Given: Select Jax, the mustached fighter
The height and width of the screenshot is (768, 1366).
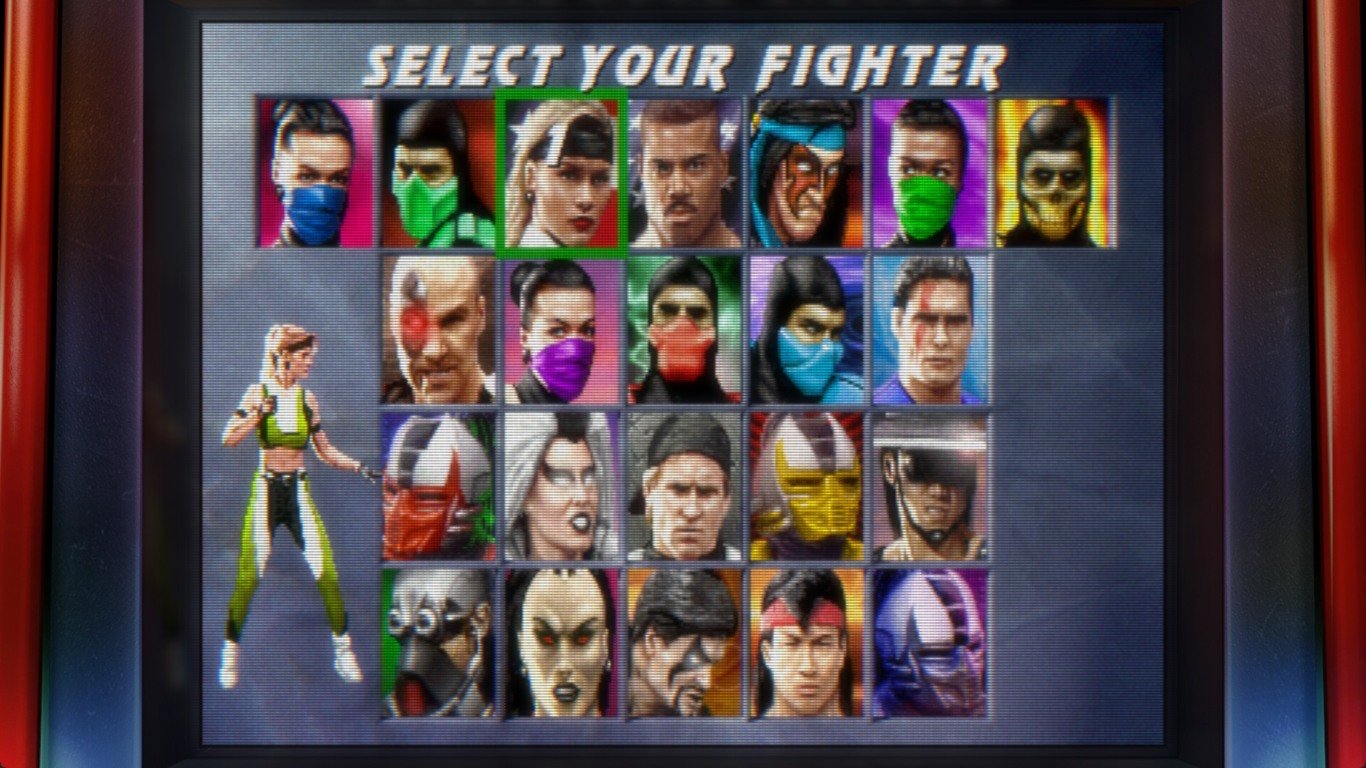Looking at the screenshot, I should click(x=684, y=172).
